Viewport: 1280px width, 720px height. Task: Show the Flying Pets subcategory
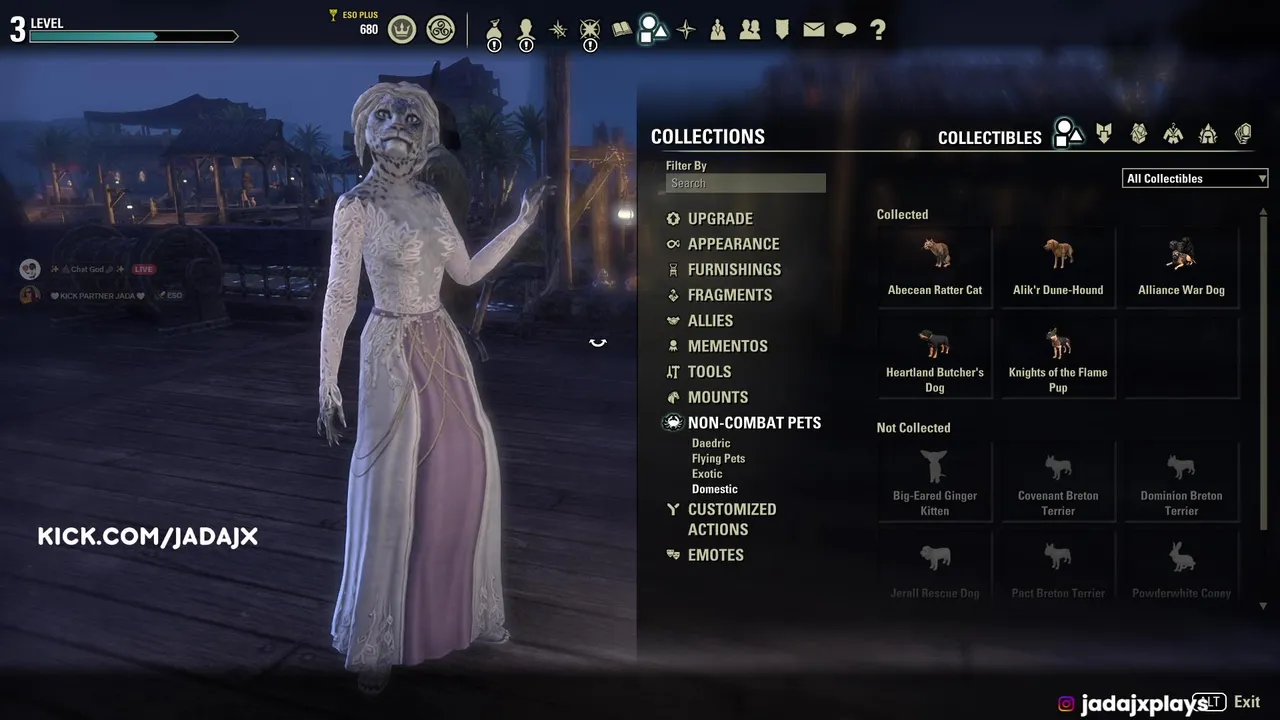(x=718, y=459)
